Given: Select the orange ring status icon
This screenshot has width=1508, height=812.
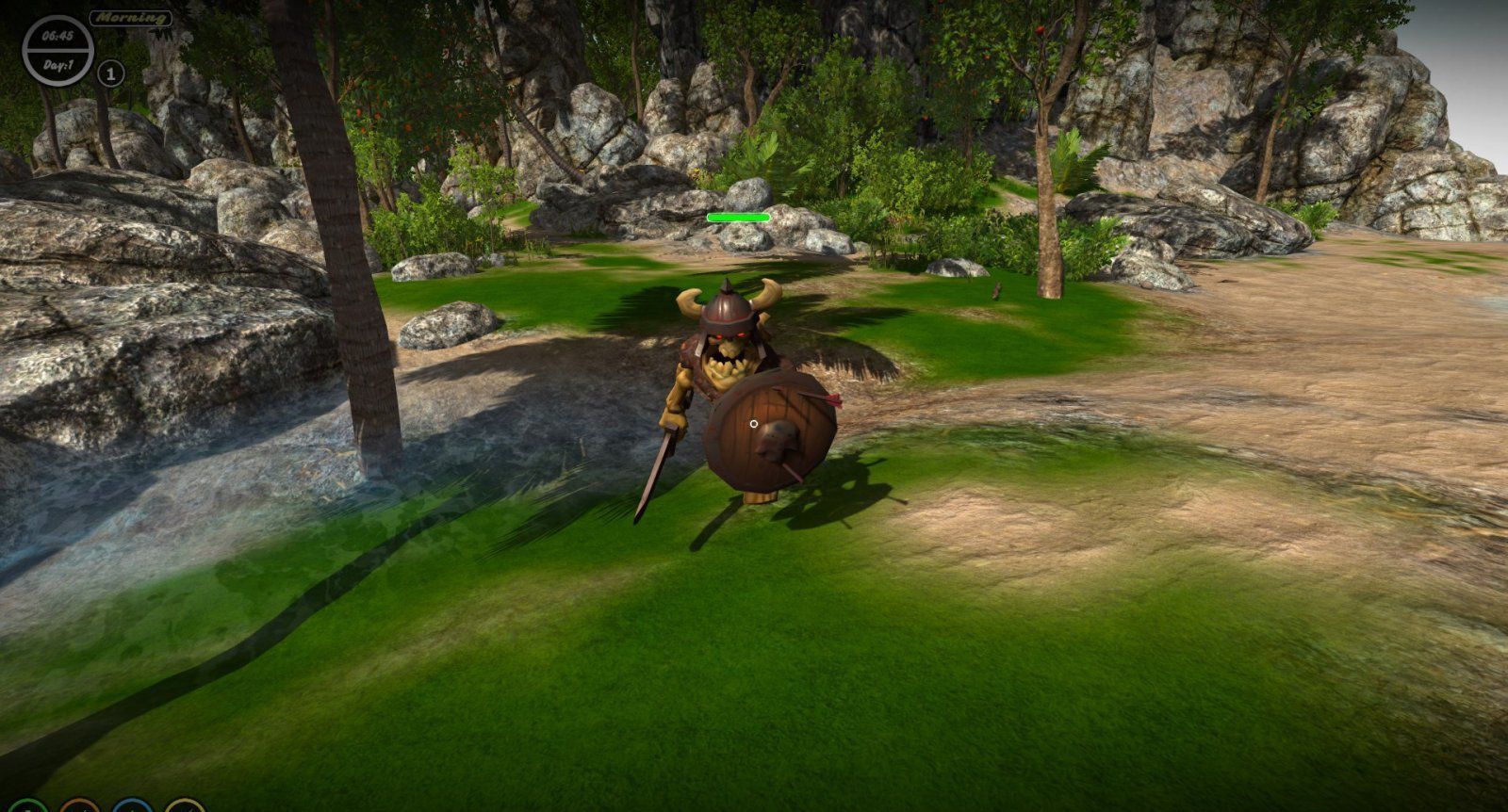Looking at the screenshot, I should click(x=79, y=808).
